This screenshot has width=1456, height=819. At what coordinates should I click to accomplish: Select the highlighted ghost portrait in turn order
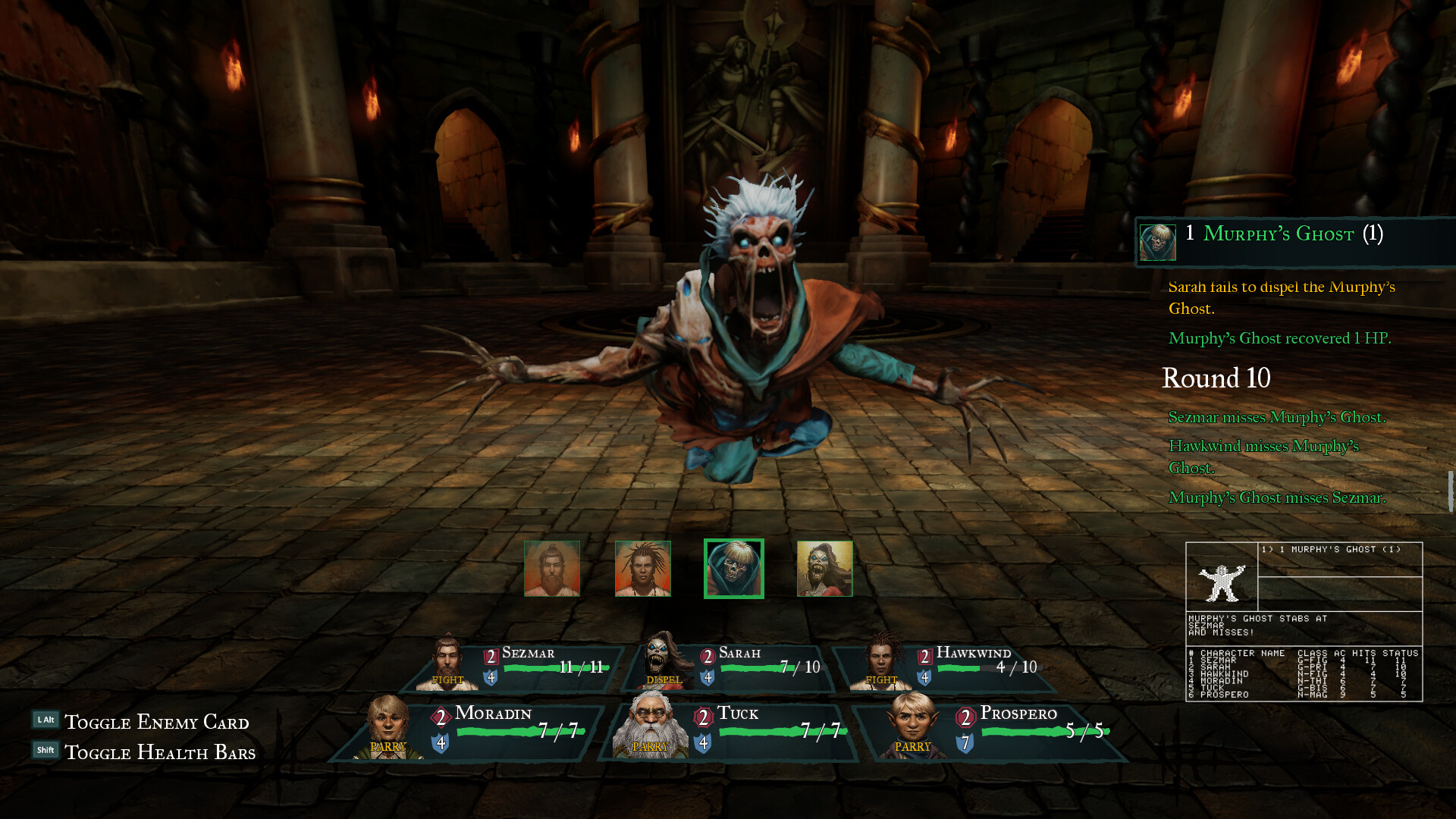click(733, 568)
